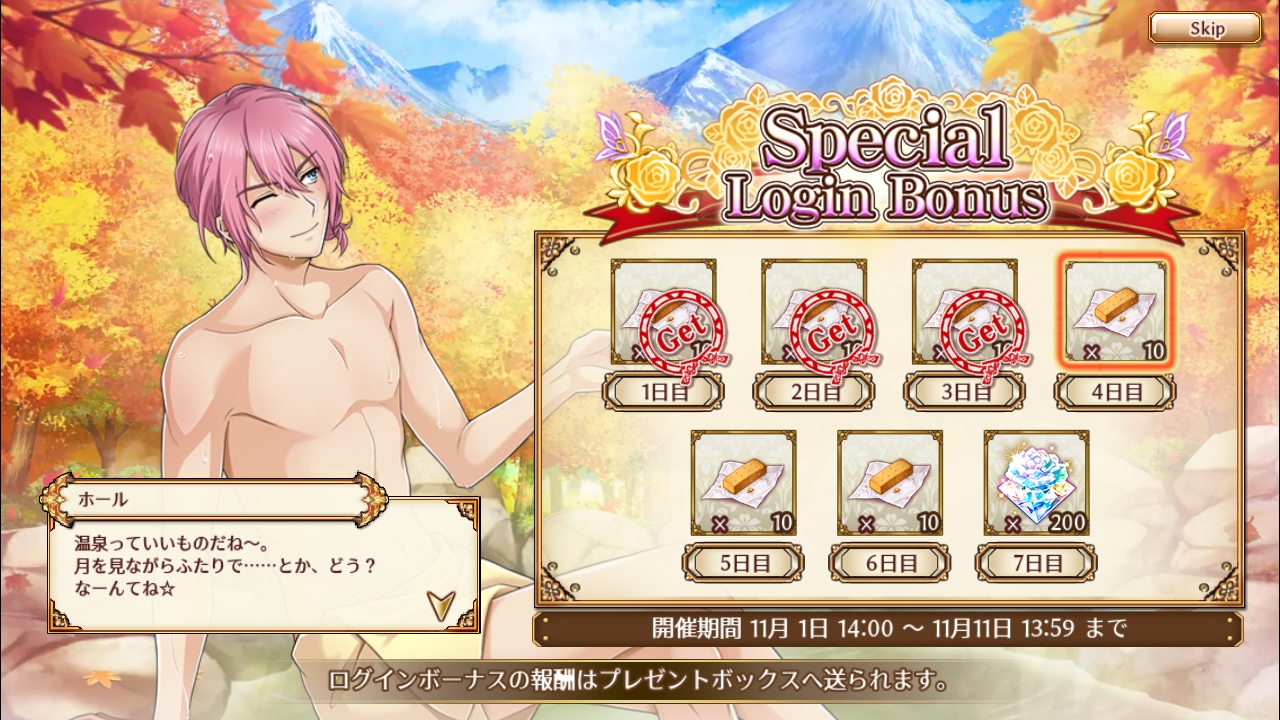Inspect the day 5 reward item
Viewport: 1280px width, 720px height.
[743, 483]
